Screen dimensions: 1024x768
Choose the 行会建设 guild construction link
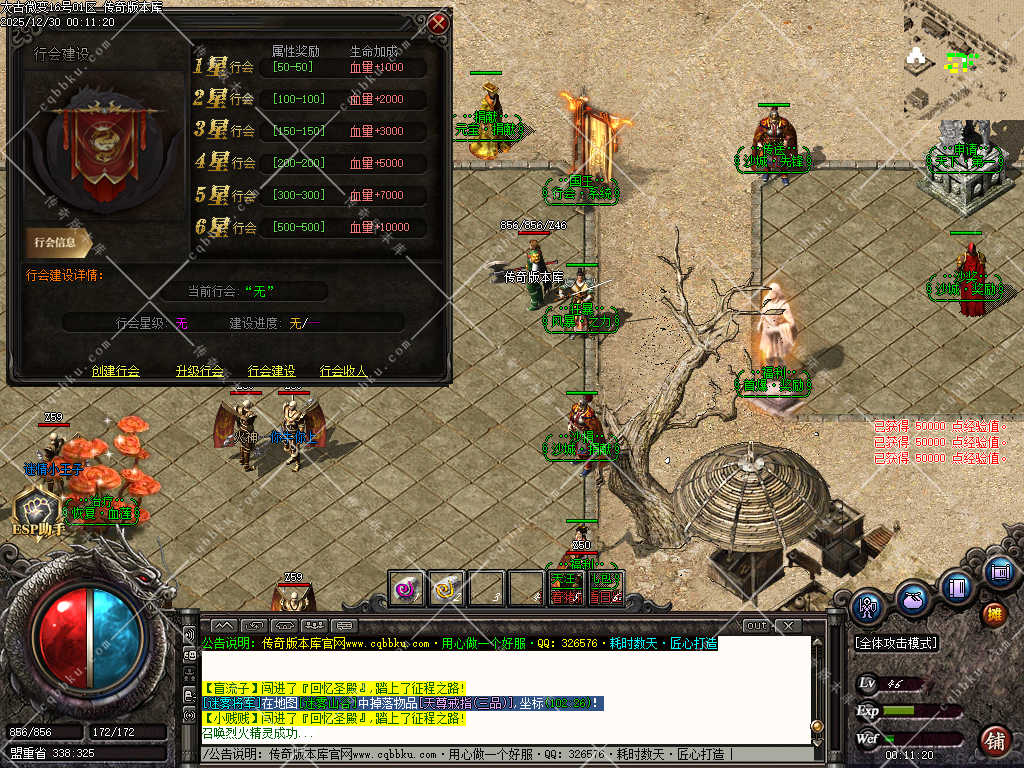pyautogui.click(x=272, y=371)
